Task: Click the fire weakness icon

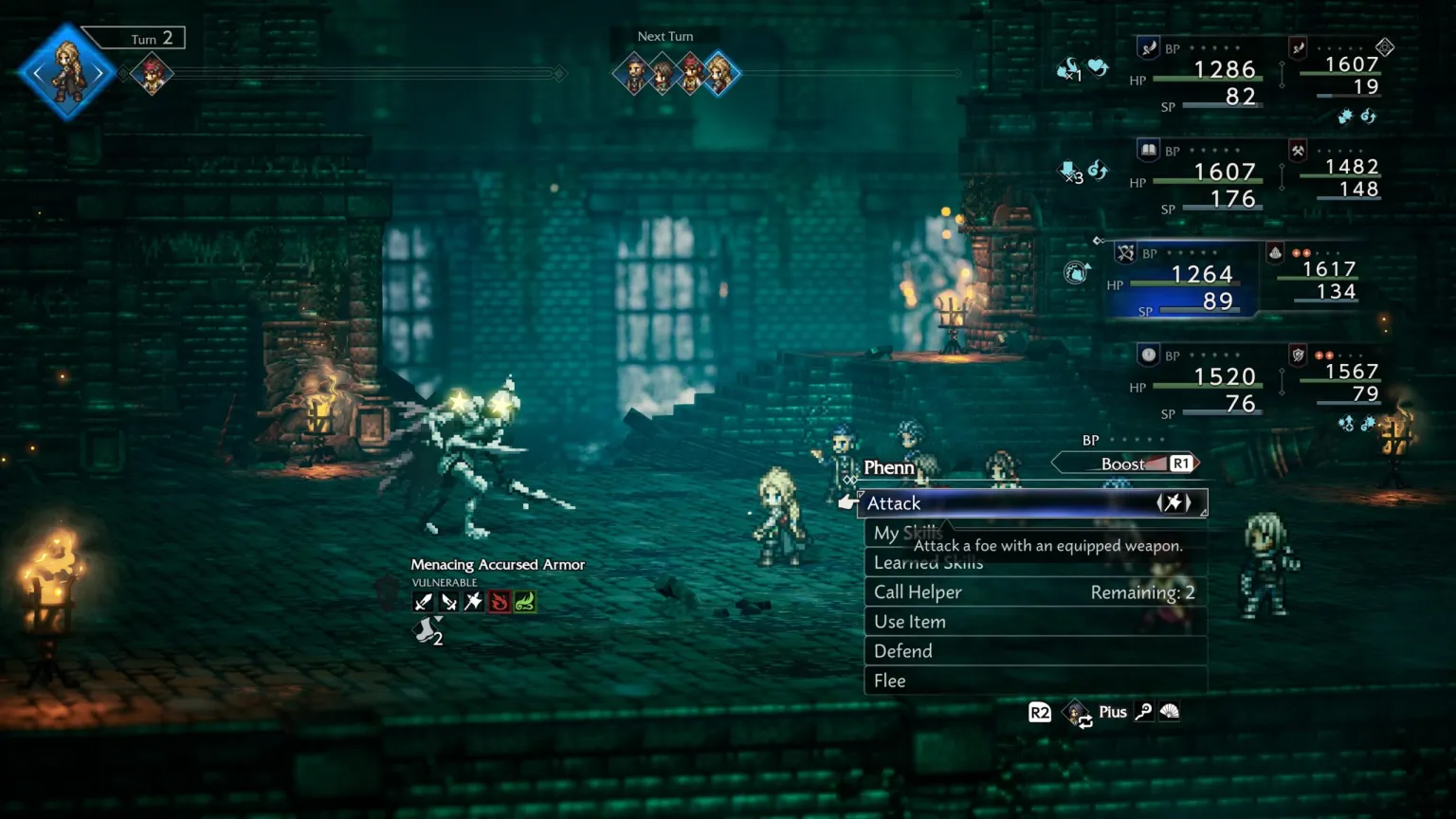Action: [x=499, y=602]
